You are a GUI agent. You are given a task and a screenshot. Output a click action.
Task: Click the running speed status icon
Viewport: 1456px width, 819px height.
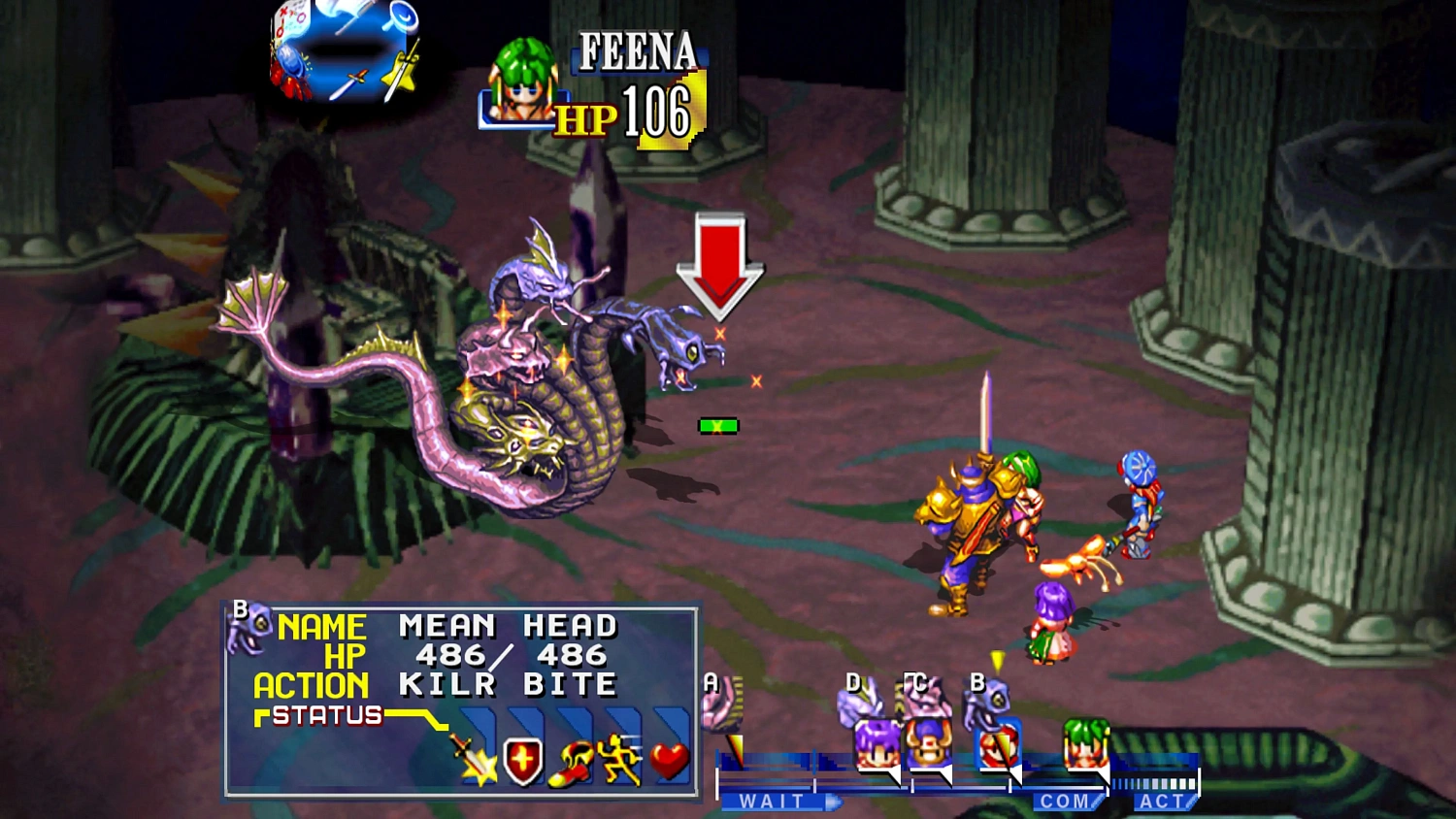[619, 759]
